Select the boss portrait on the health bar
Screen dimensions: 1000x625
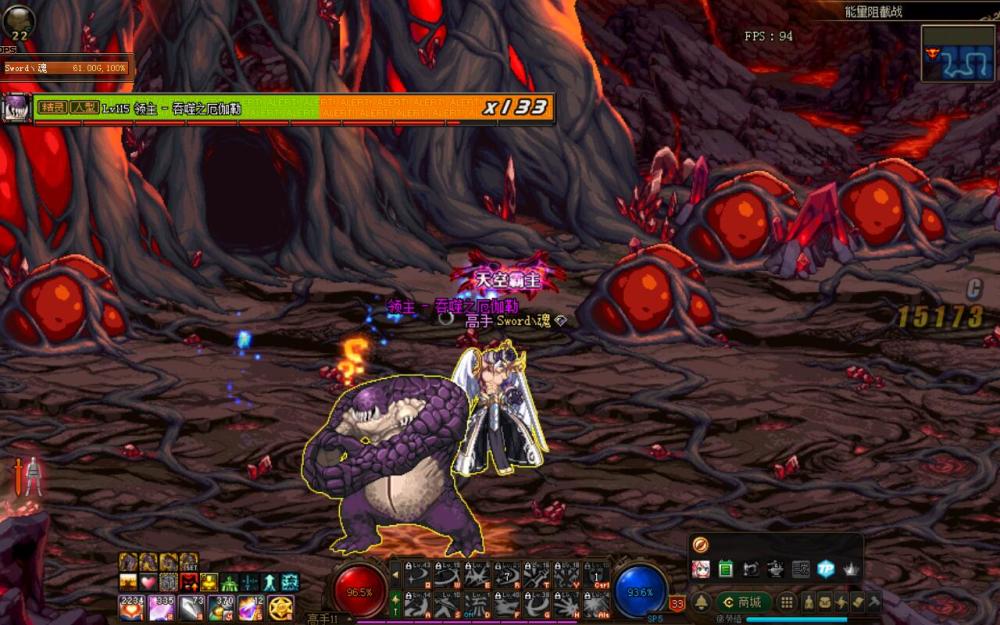click(17, 108)
